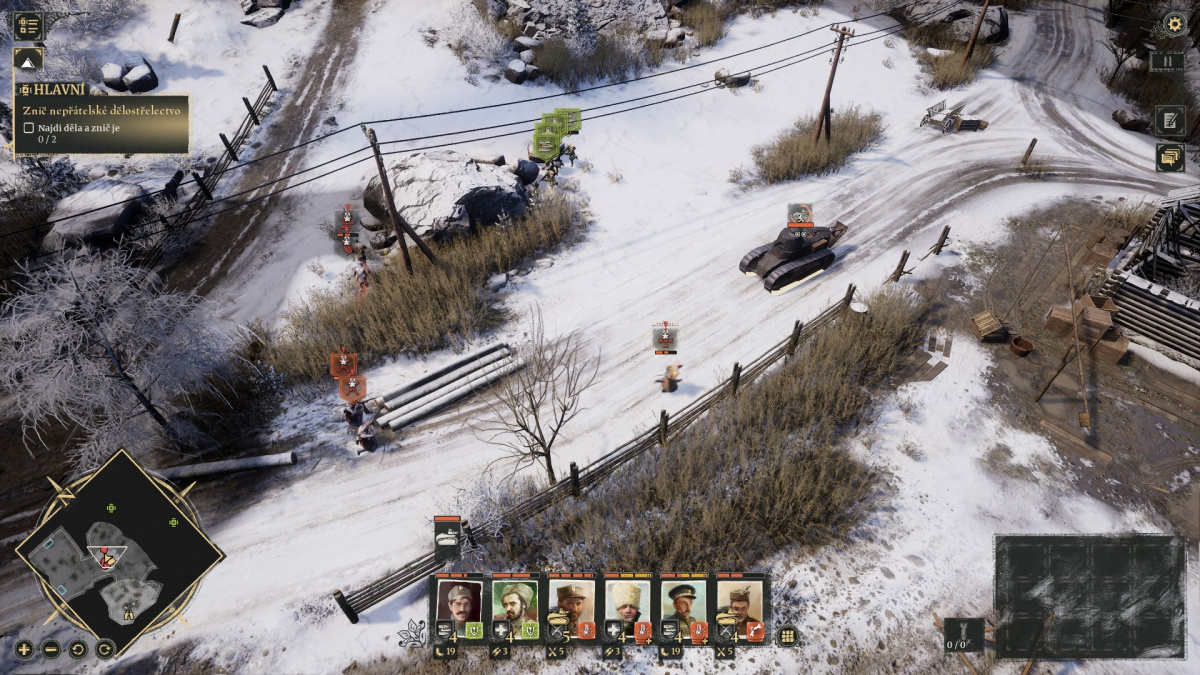Rotate the map clockwise
Screen dimensions: 1200x675
105,649
